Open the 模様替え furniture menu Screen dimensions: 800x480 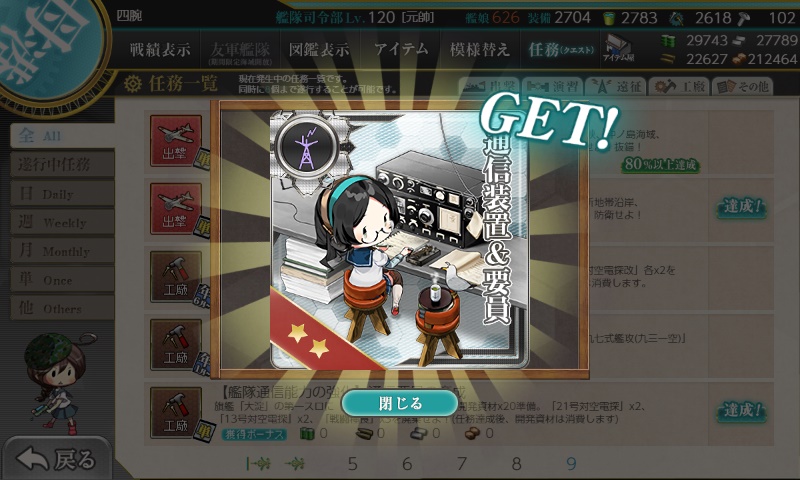(479, 49)
